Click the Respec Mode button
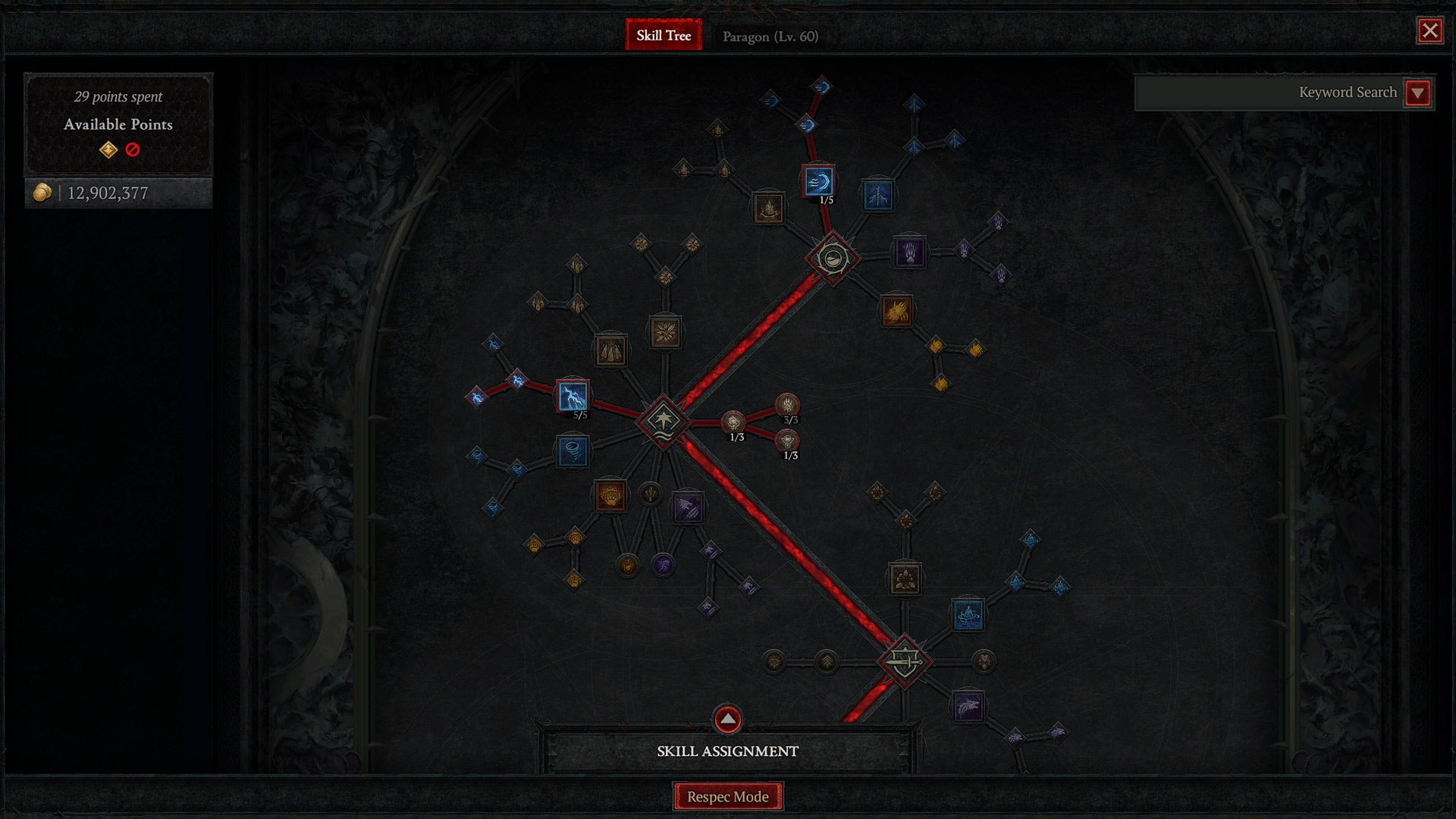Image resolution: width=1456 pixels, height=819 pixels. tap(727, 796)
